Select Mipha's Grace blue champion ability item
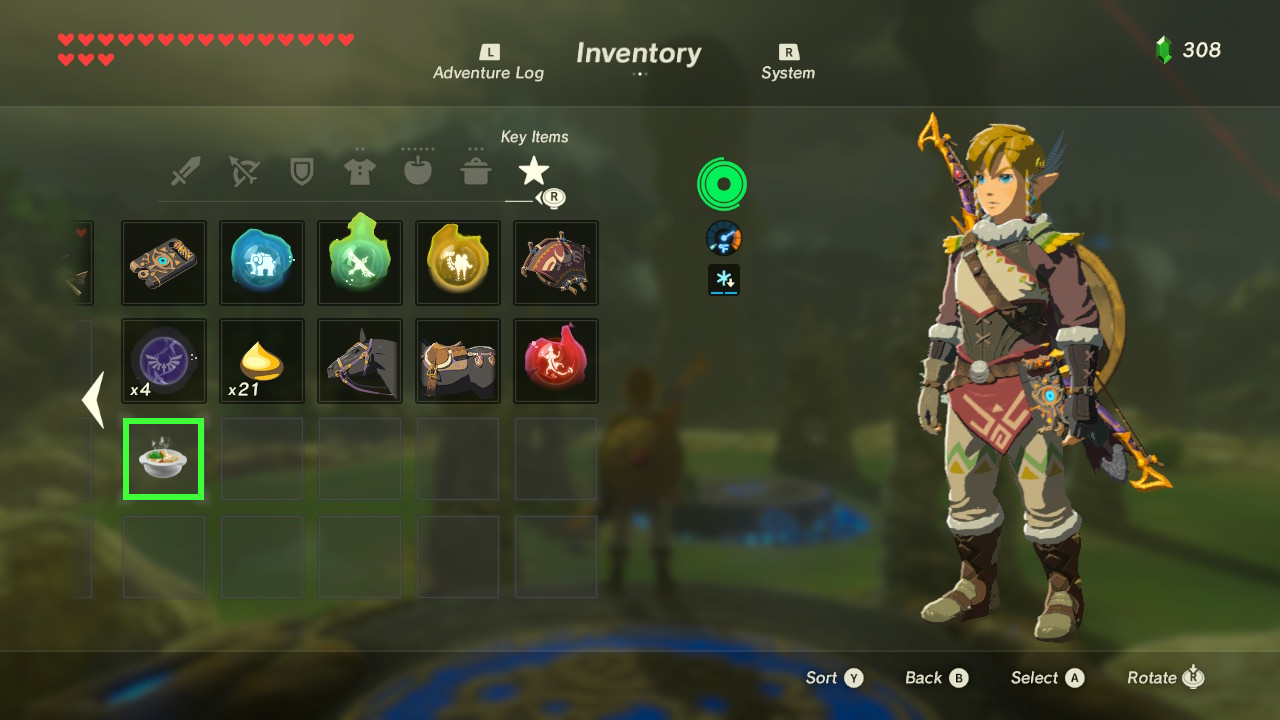1280x720 pixels. point(261,262)
